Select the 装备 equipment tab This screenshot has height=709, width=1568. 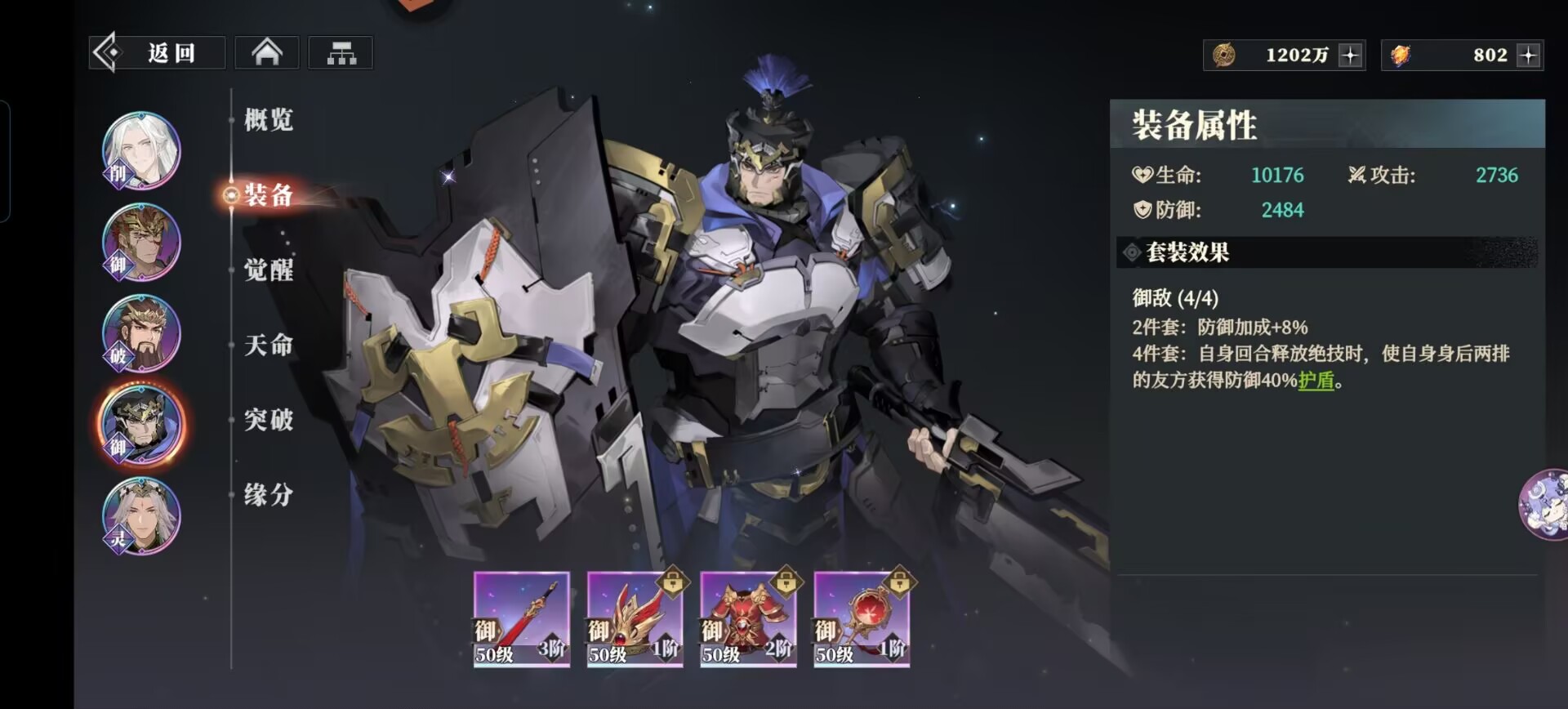coord(268,195)
